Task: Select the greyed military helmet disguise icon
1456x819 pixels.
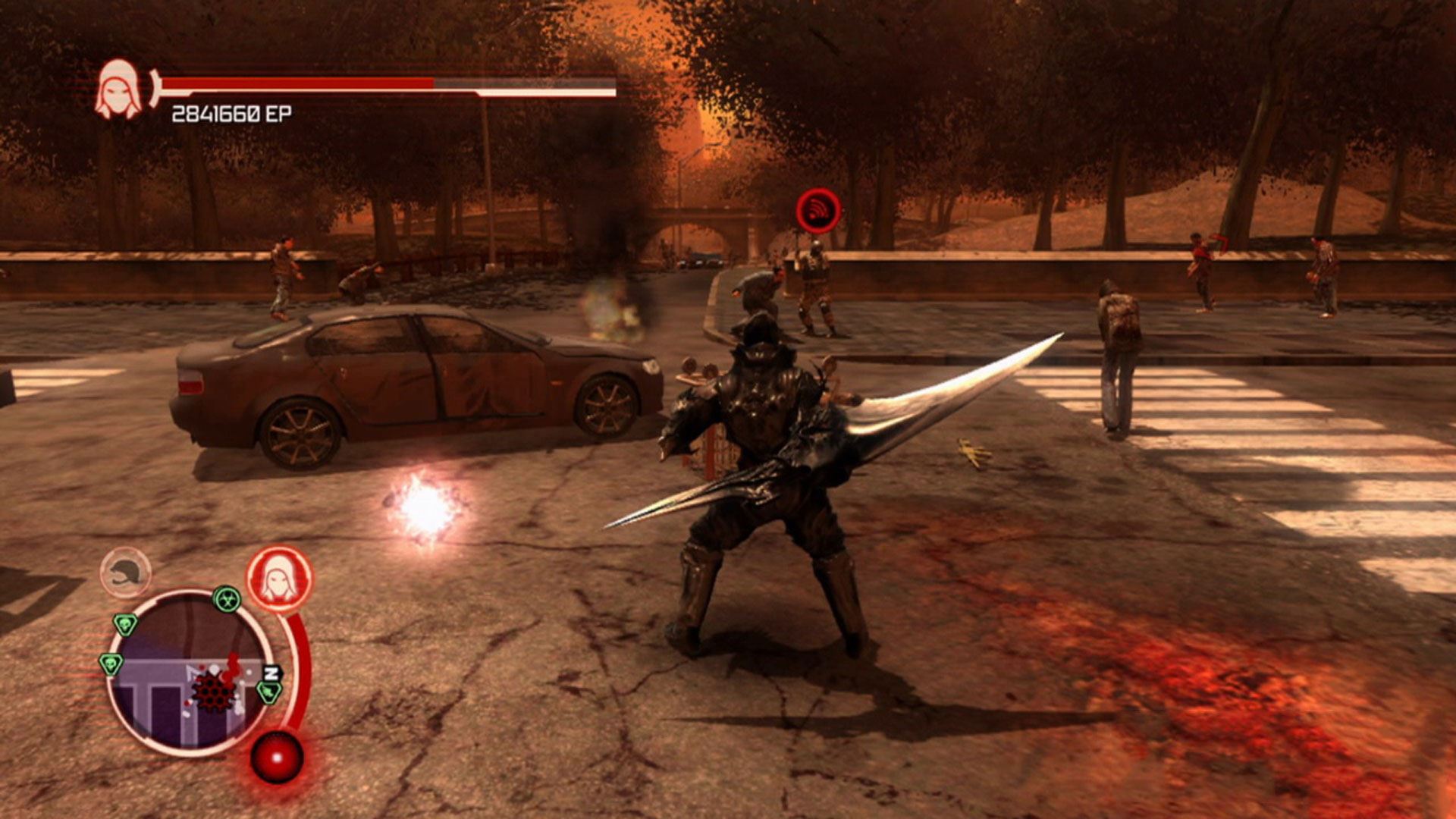Action: 126,573
